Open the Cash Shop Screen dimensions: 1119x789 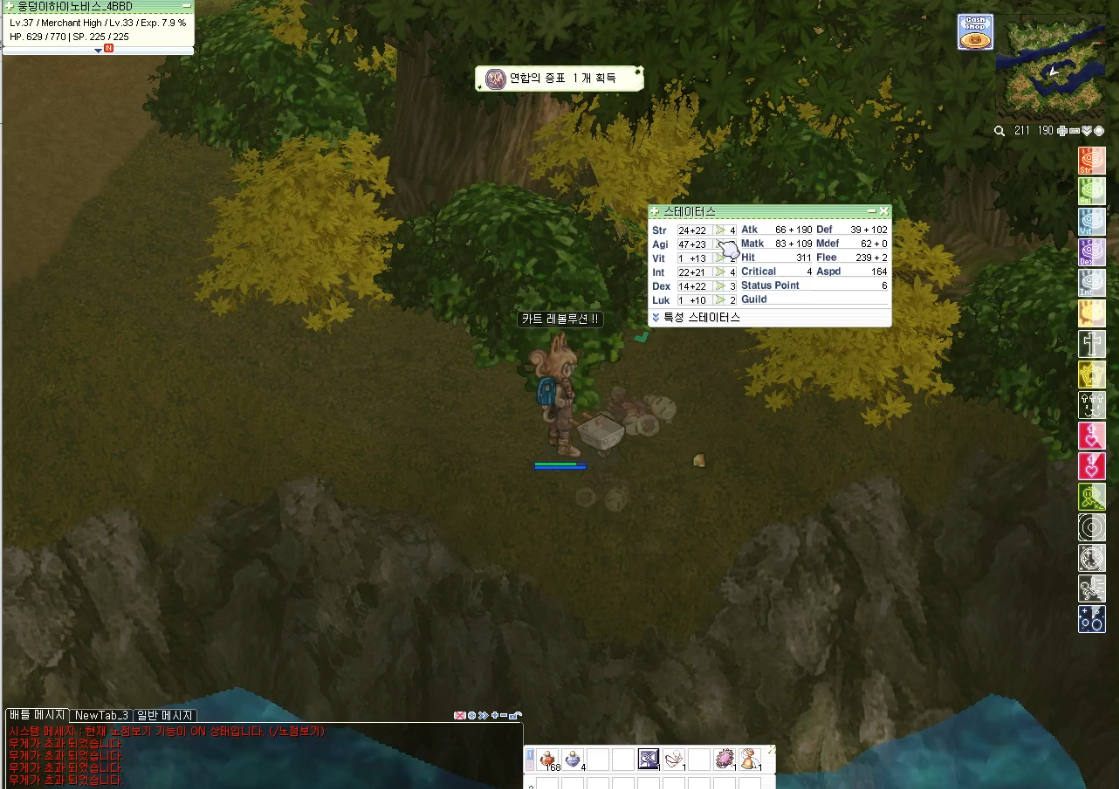[975, 32]
